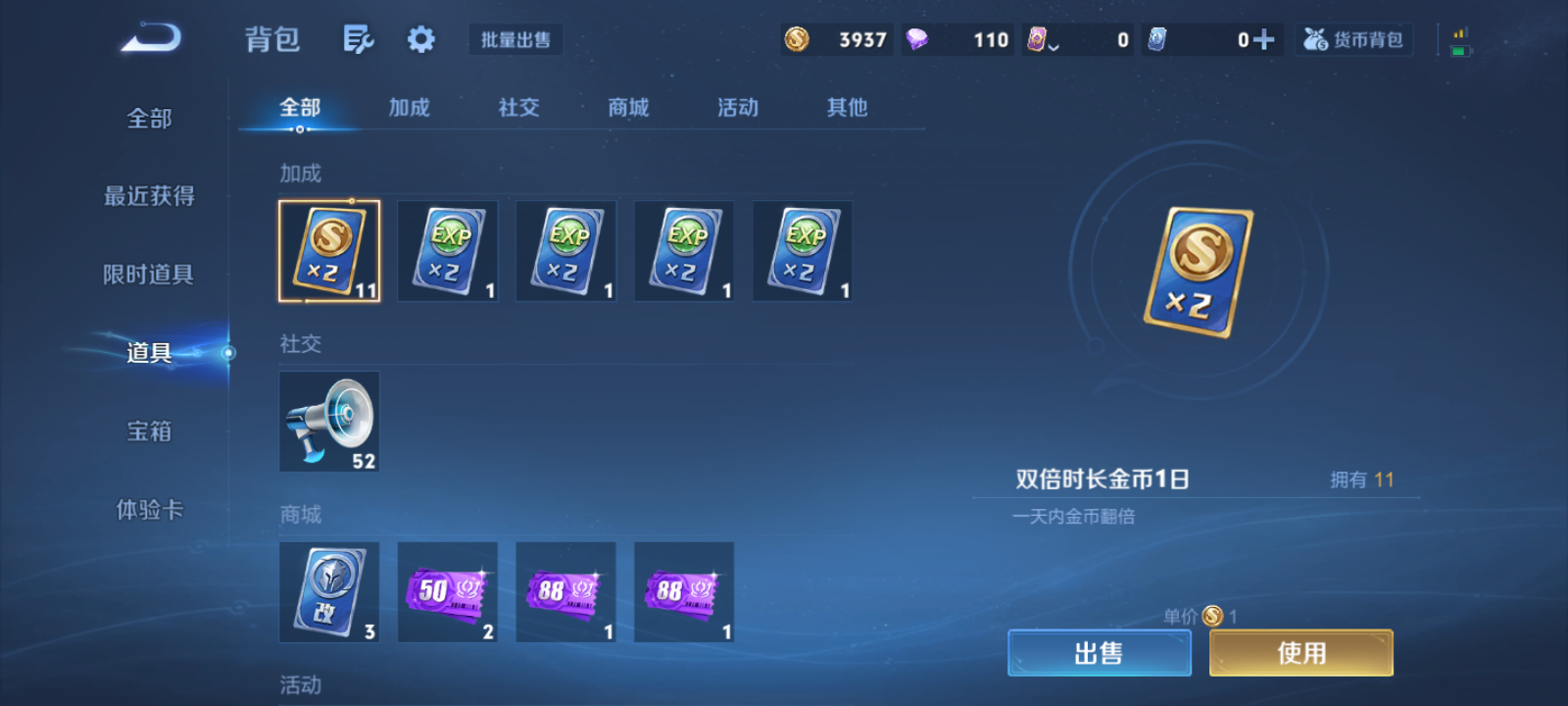Image resolution: width=1568 pixels, height=706 pixels.
Task: Tap the gold coin currency icon
Action: pos(798,40)
